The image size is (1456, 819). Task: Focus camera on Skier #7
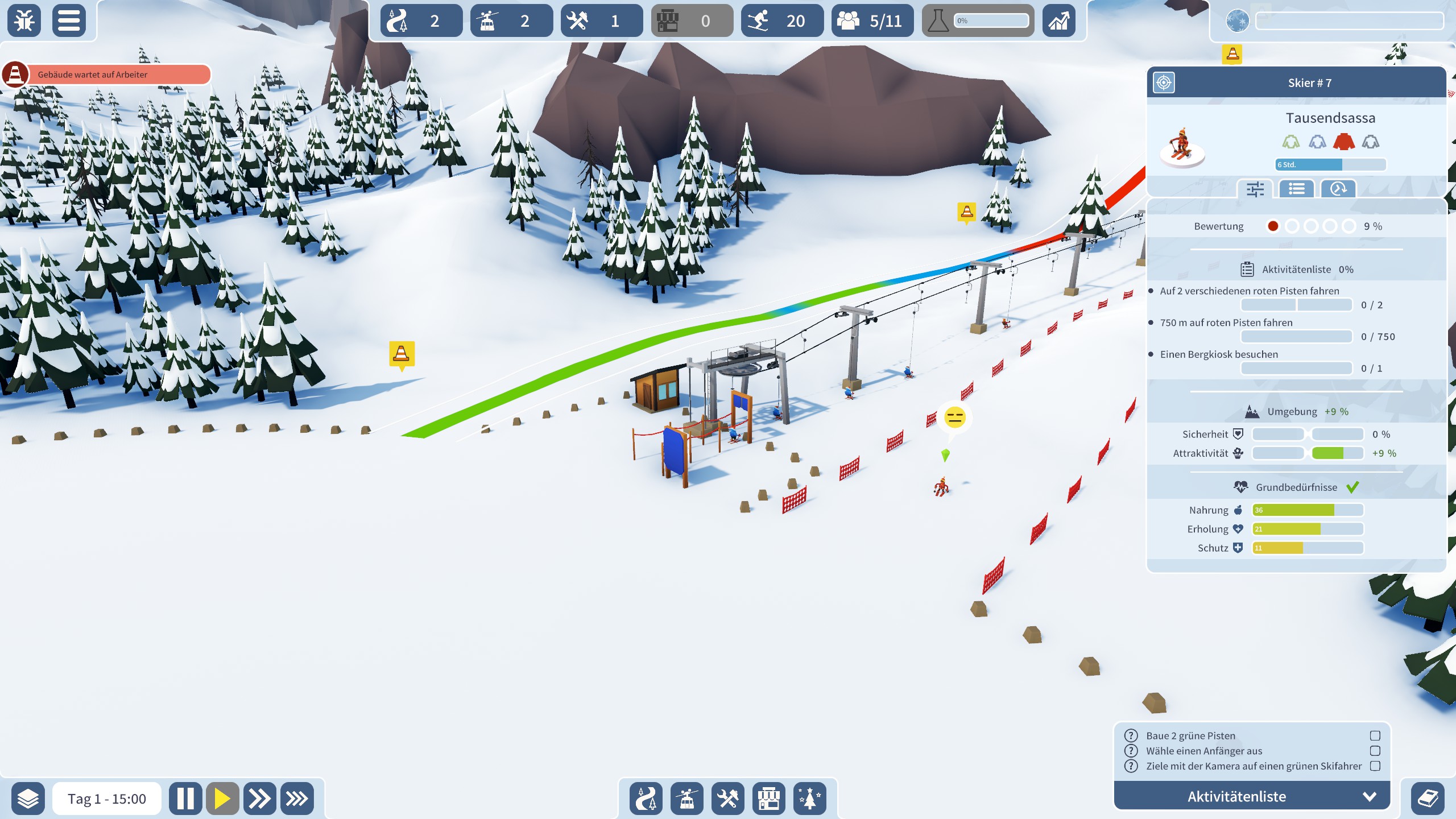pyautogui.click(x=1164, y=82)
